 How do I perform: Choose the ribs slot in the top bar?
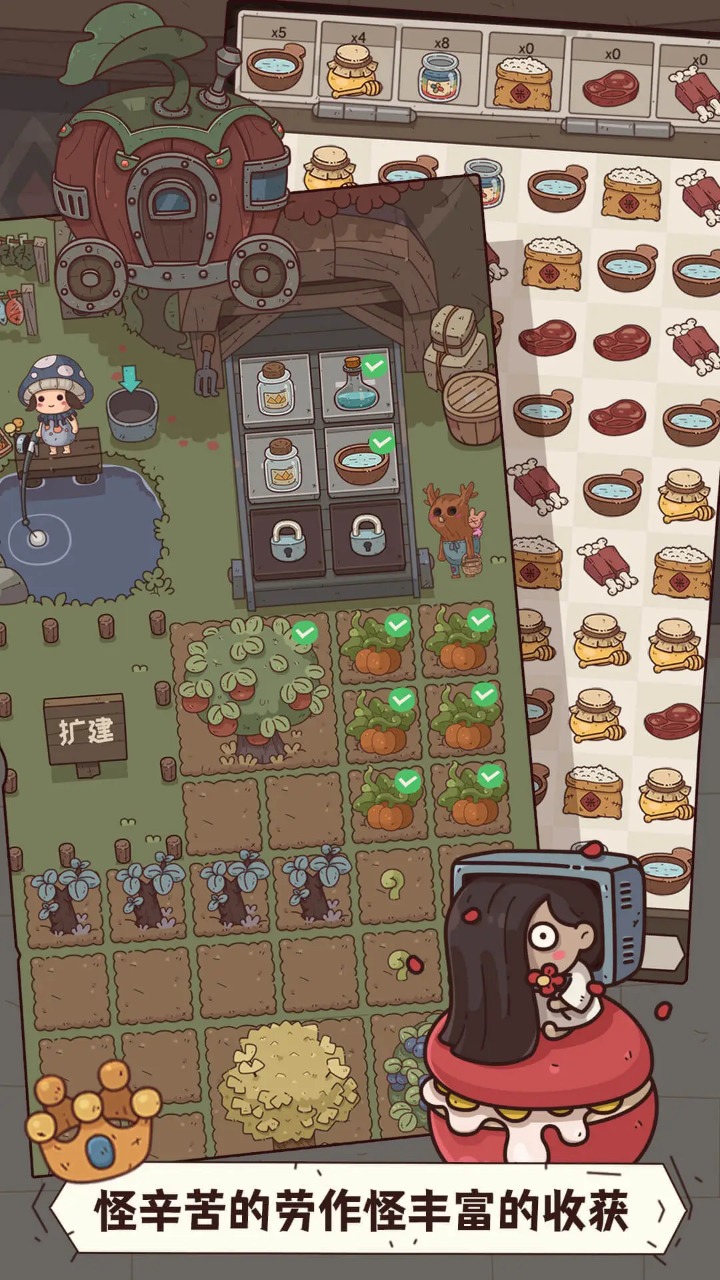click(690, 88)
